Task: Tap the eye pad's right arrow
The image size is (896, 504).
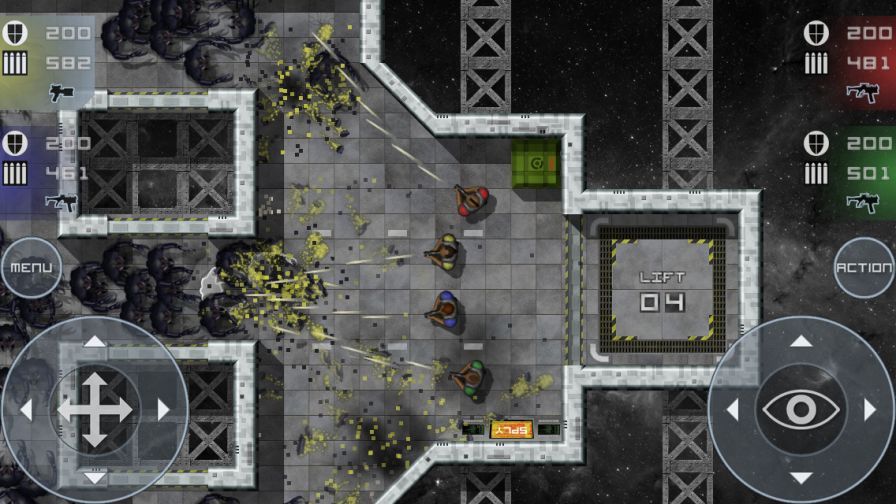Action: point(868,410)
